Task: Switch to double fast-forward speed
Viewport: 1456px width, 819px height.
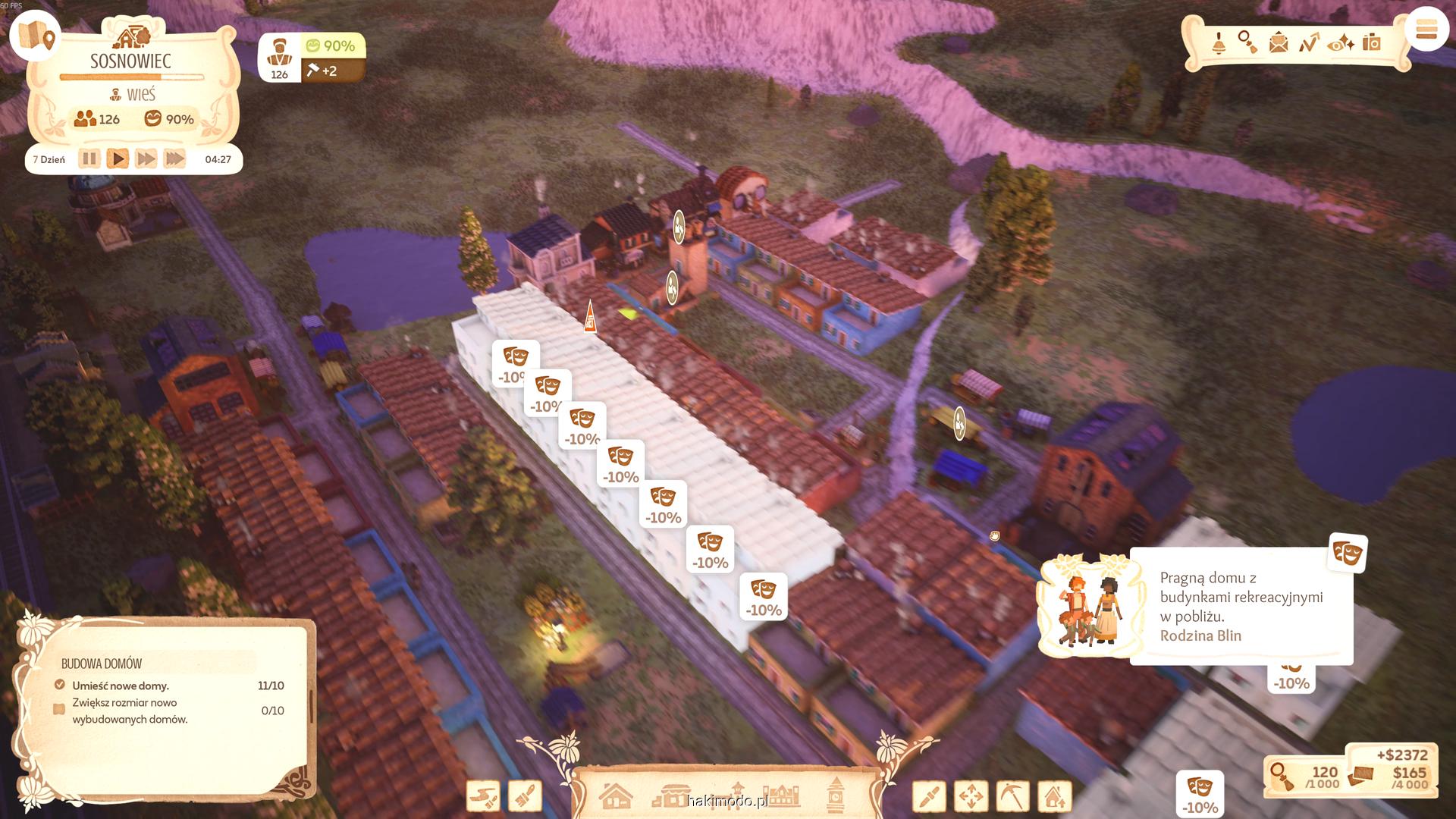Action: tap(146, 158)
